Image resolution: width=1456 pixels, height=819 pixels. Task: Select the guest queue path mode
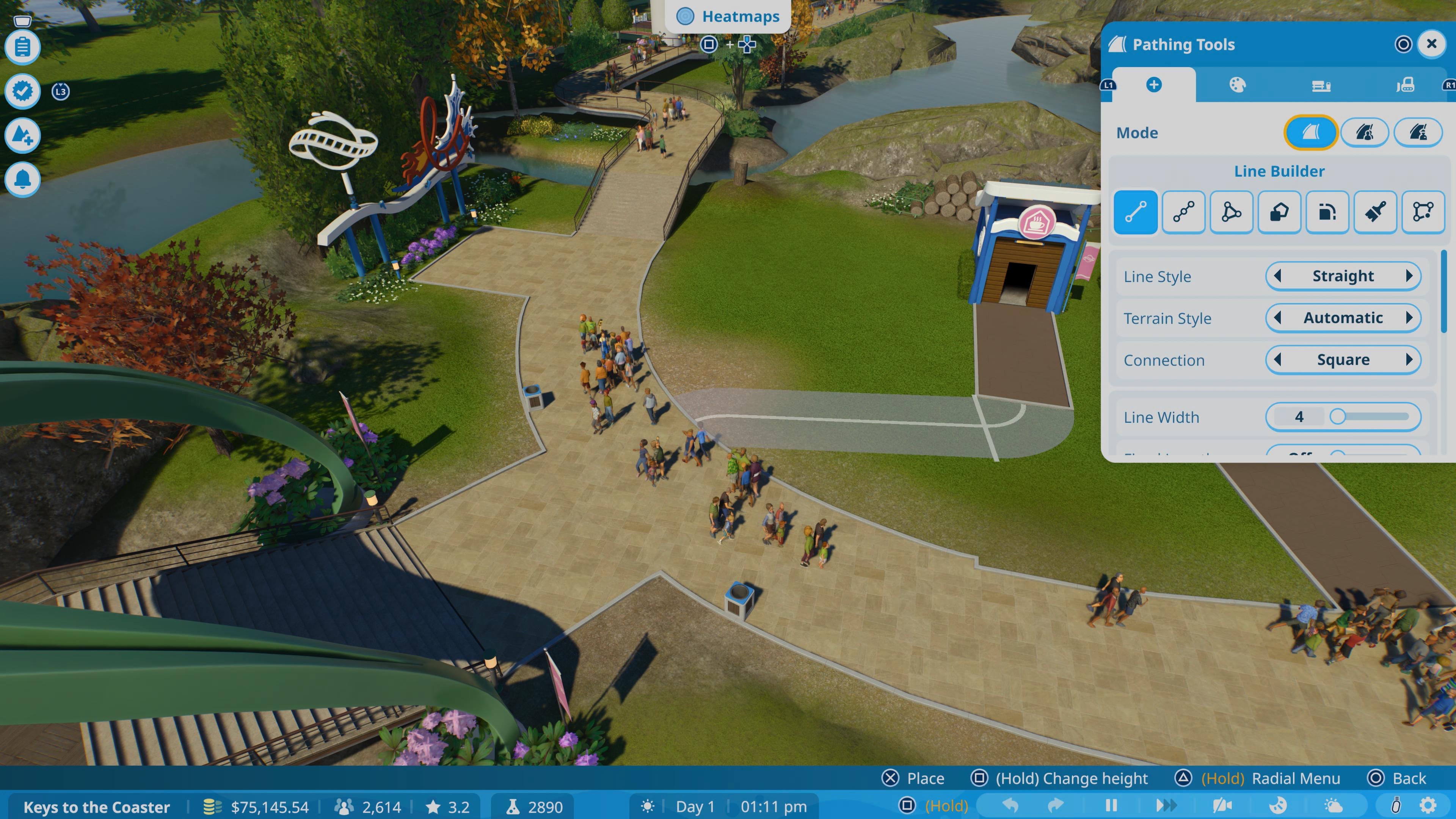[x=1365, y=133]
